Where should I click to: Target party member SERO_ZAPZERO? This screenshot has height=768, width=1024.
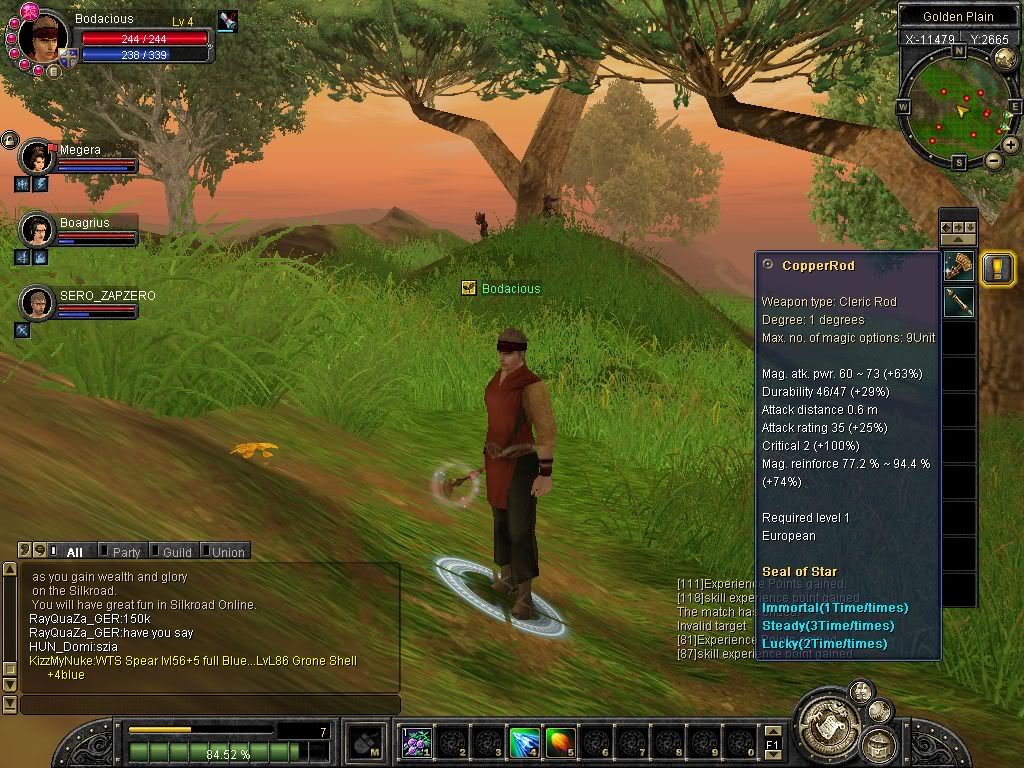coord(38,302)
